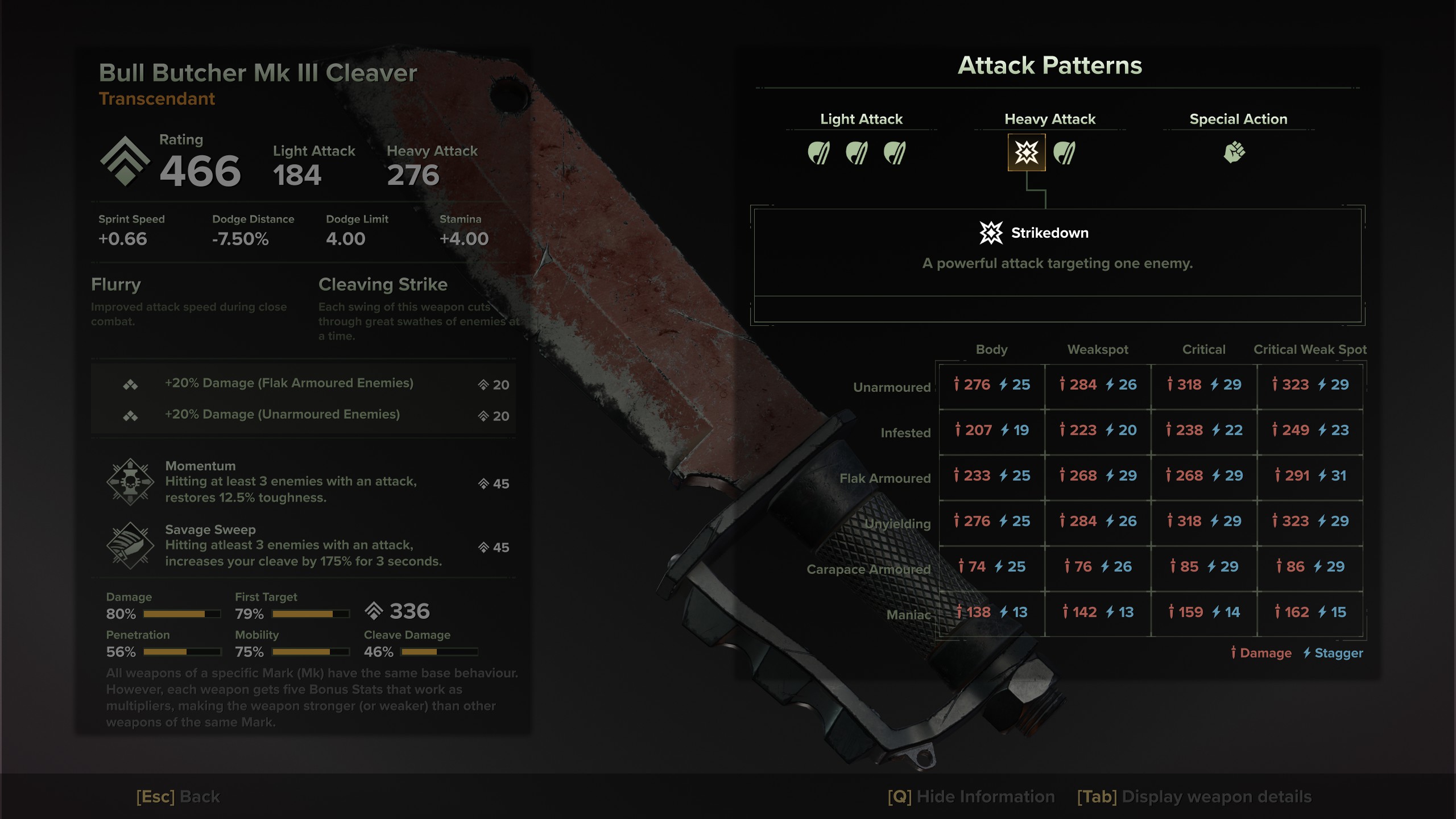Screen dimensions: 1456x819
Task: Select the slash icon under Heavy Attack
Action: point(1064,152)
